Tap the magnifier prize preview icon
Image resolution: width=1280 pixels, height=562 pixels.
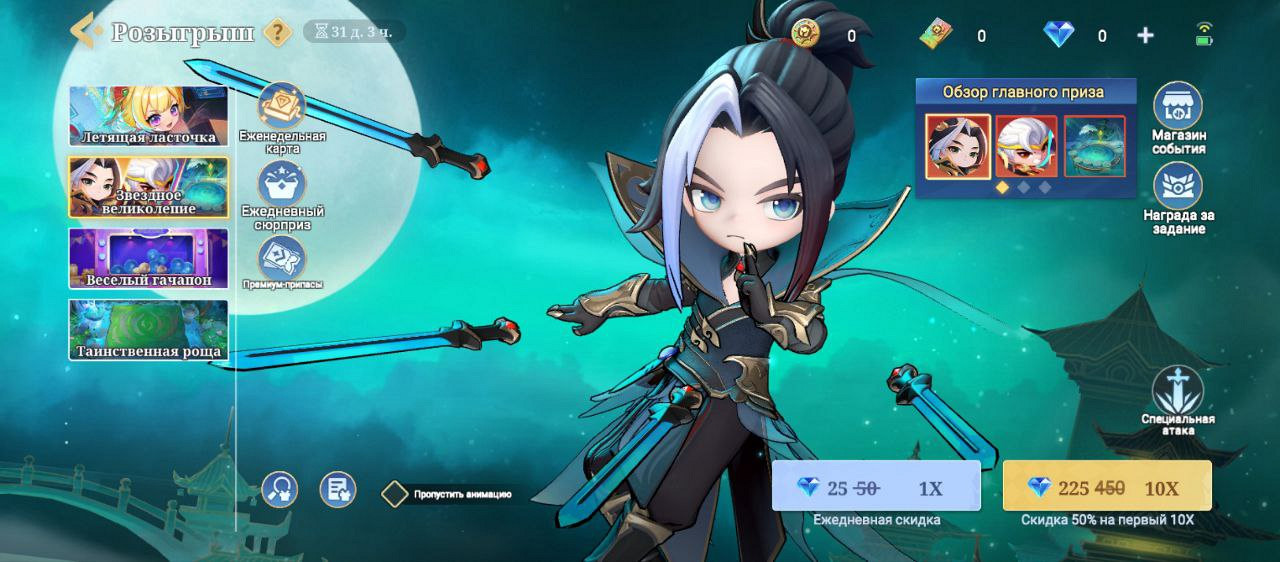click(280, 489)
